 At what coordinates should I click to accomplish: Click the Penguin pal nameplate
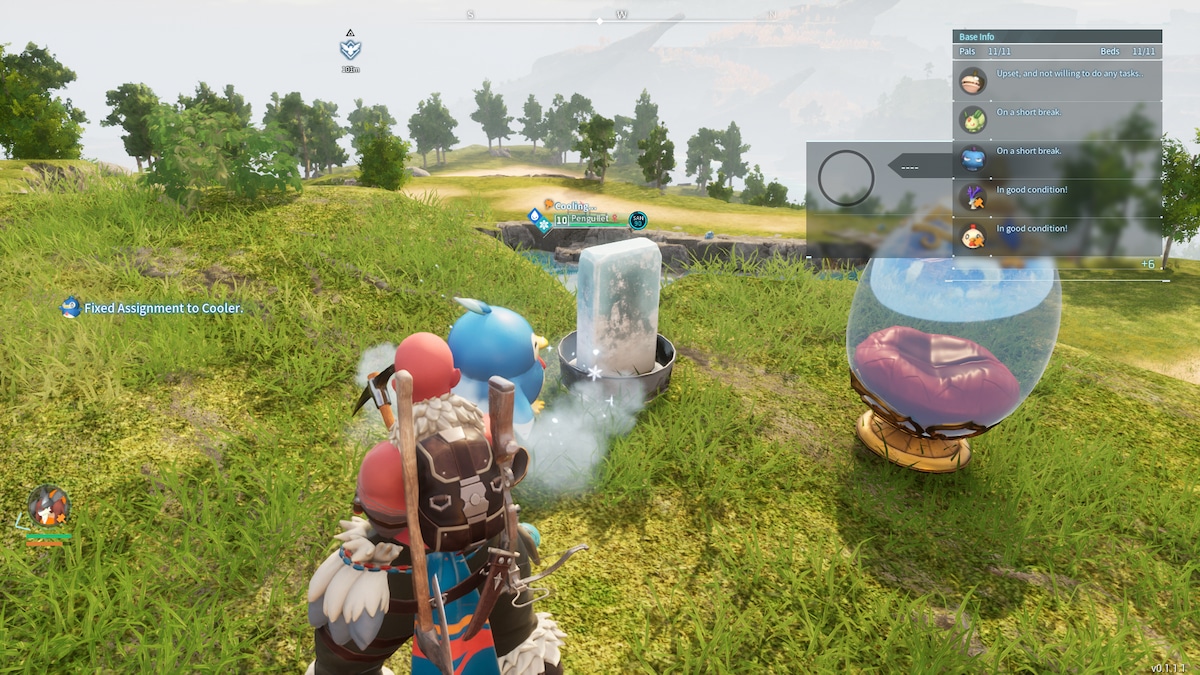pos(588,218)
